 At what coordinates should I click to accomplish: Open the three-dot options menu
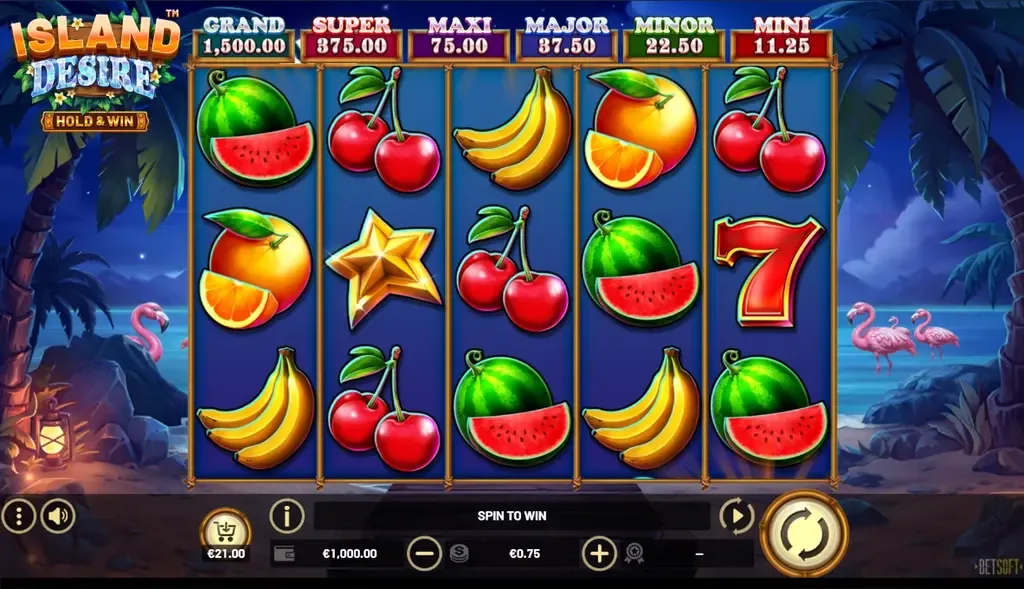(19, 516)
